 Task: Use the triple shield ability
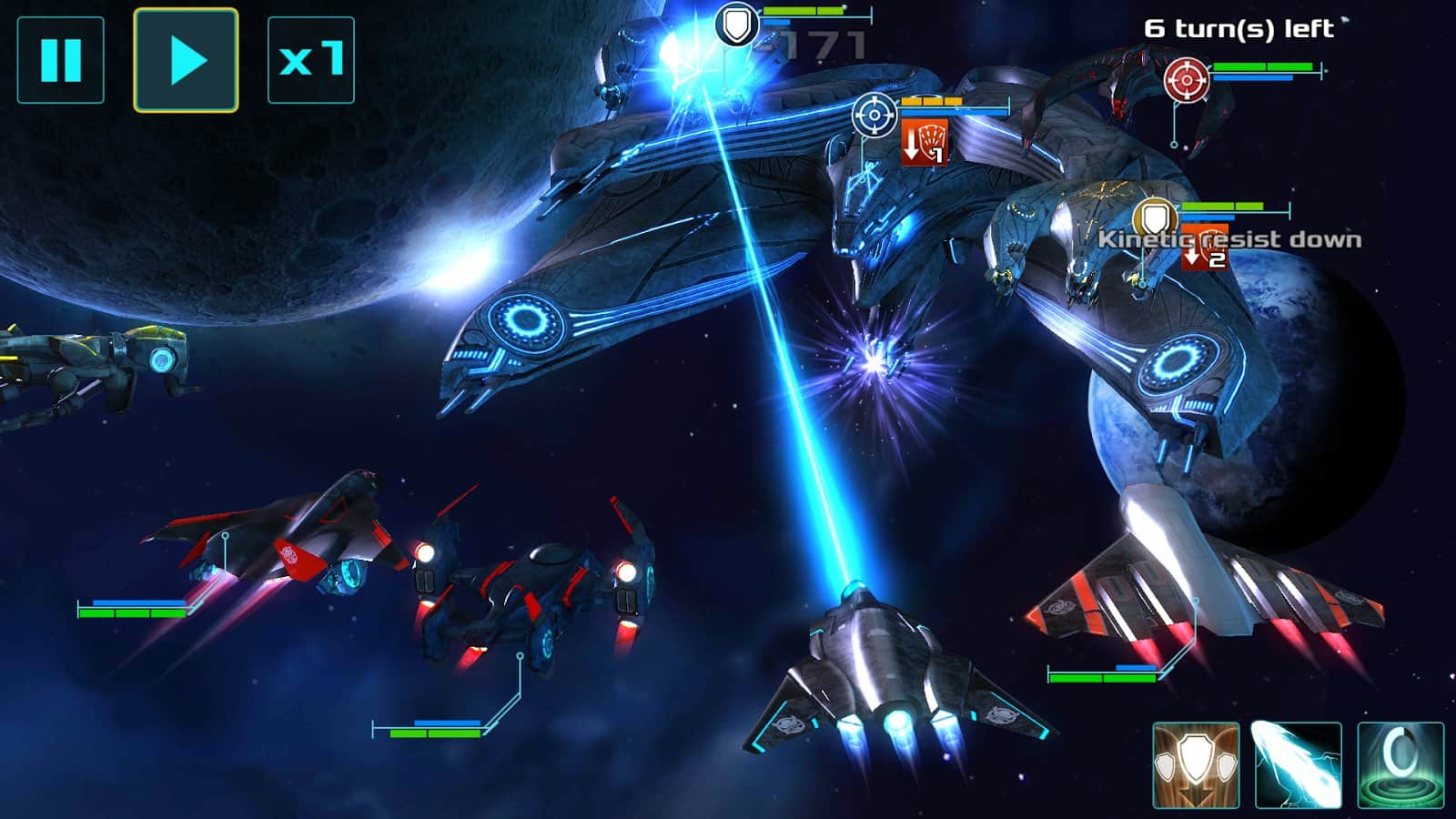point(1196,765)
